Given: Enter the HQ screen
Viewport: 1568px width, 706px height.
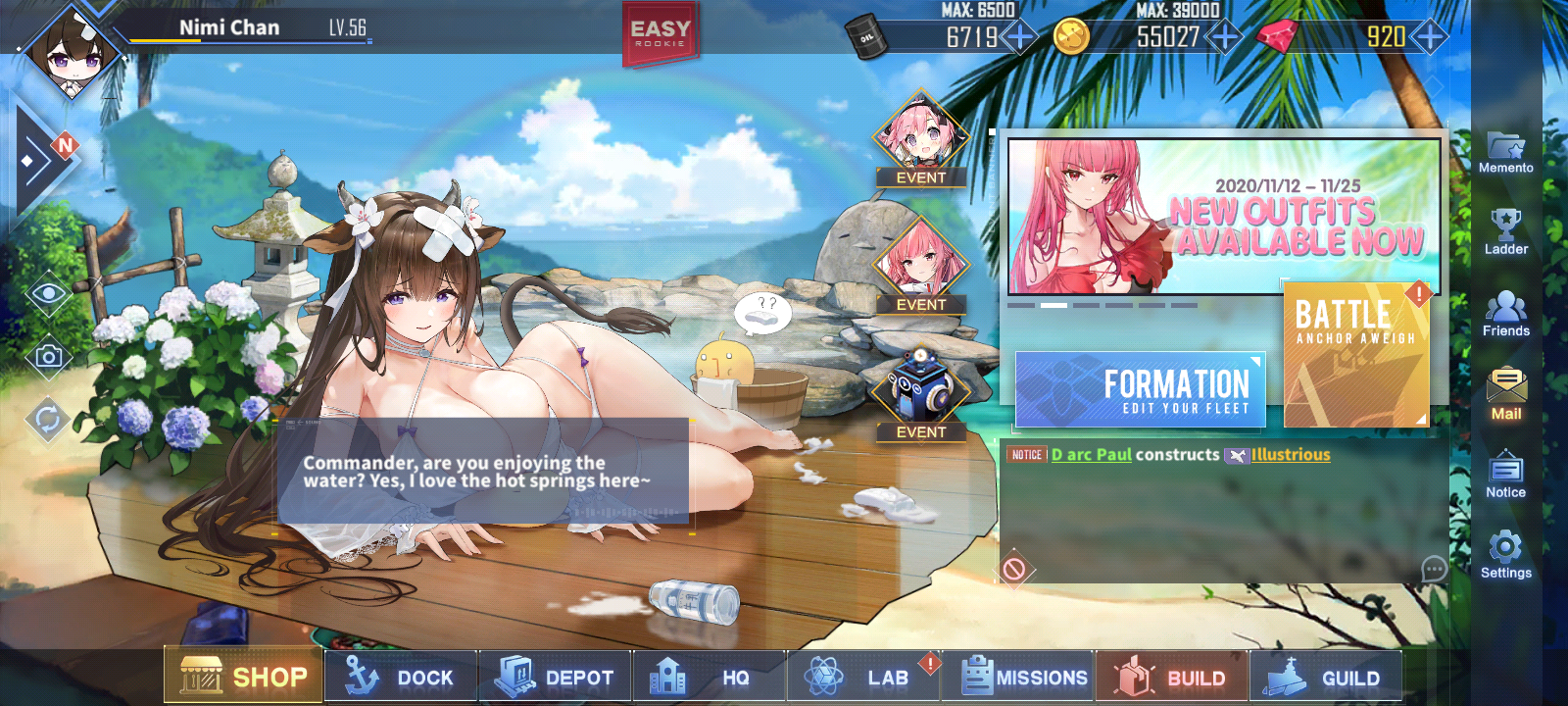Looking at the screenshot, I should coord(709,677).
